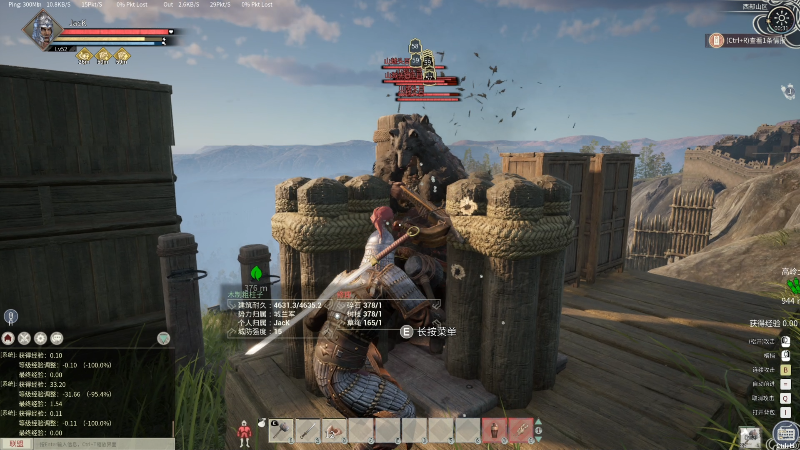Select the hammer hotbar slot
Viewport: 800px width, 450px height.
coord(282,431)
